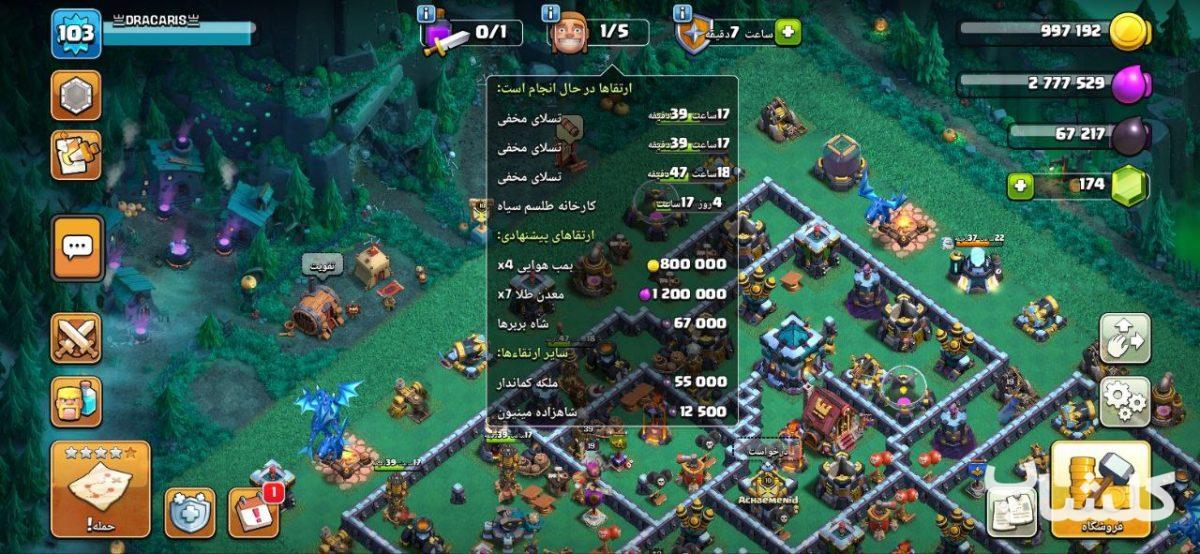Choose the Archer Queen upgrade costing 55 000
Viewport: 1200px width, 554px height.
click(x=612, y=381)
